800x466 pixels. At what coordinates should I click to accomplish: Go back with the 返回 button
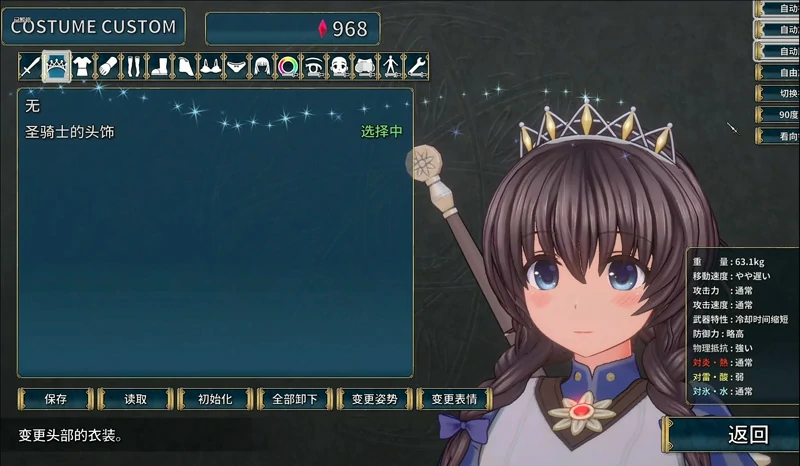coord(747,434)
